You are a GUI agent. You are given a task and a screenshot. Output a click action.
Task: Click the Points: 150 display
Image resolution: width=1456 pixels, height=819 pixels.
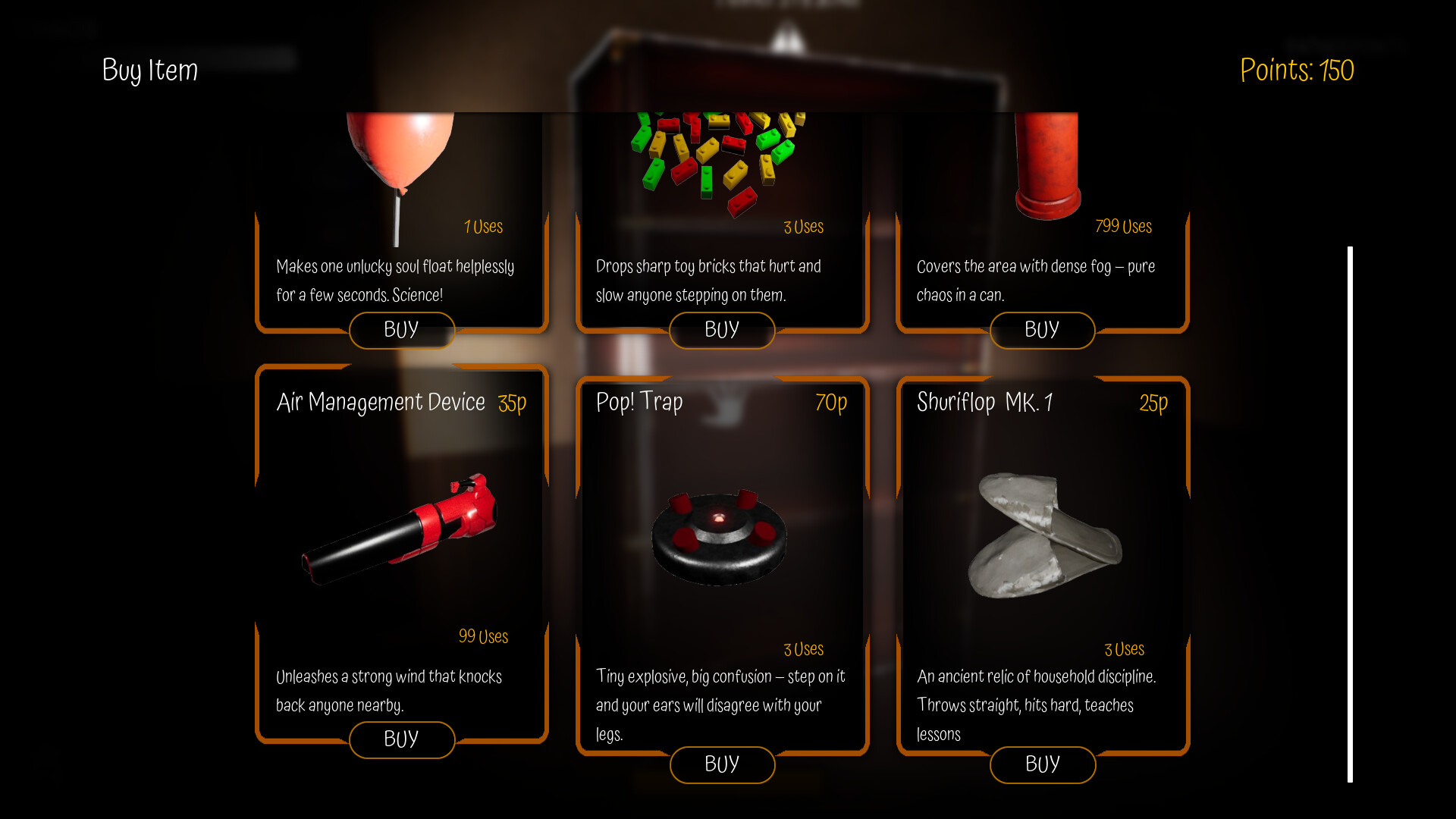pyautogui.click(x=1297, y=71)
